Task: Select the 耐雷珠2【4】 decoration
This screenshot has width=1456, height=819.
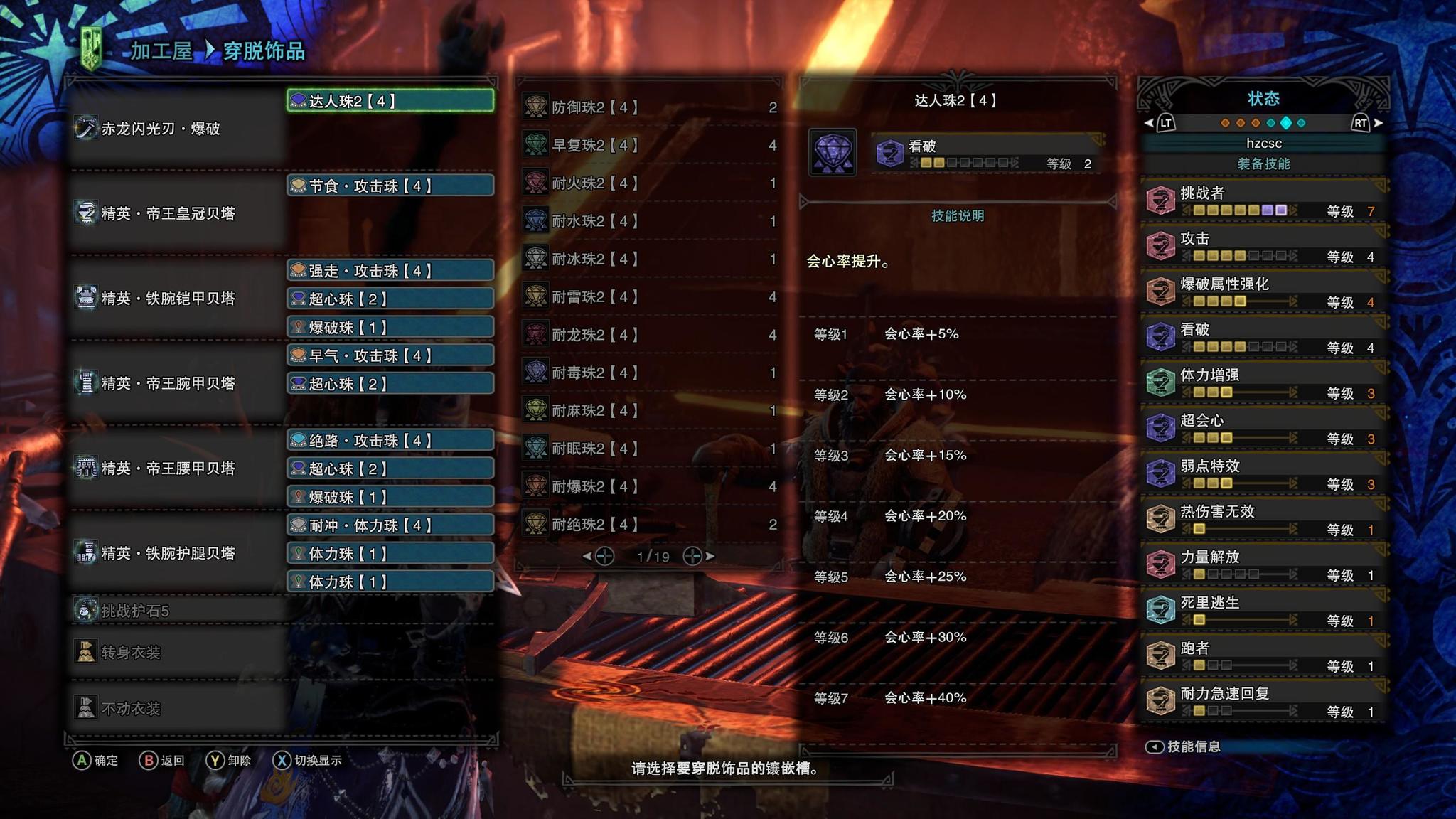Action: (x=649, y=297)
